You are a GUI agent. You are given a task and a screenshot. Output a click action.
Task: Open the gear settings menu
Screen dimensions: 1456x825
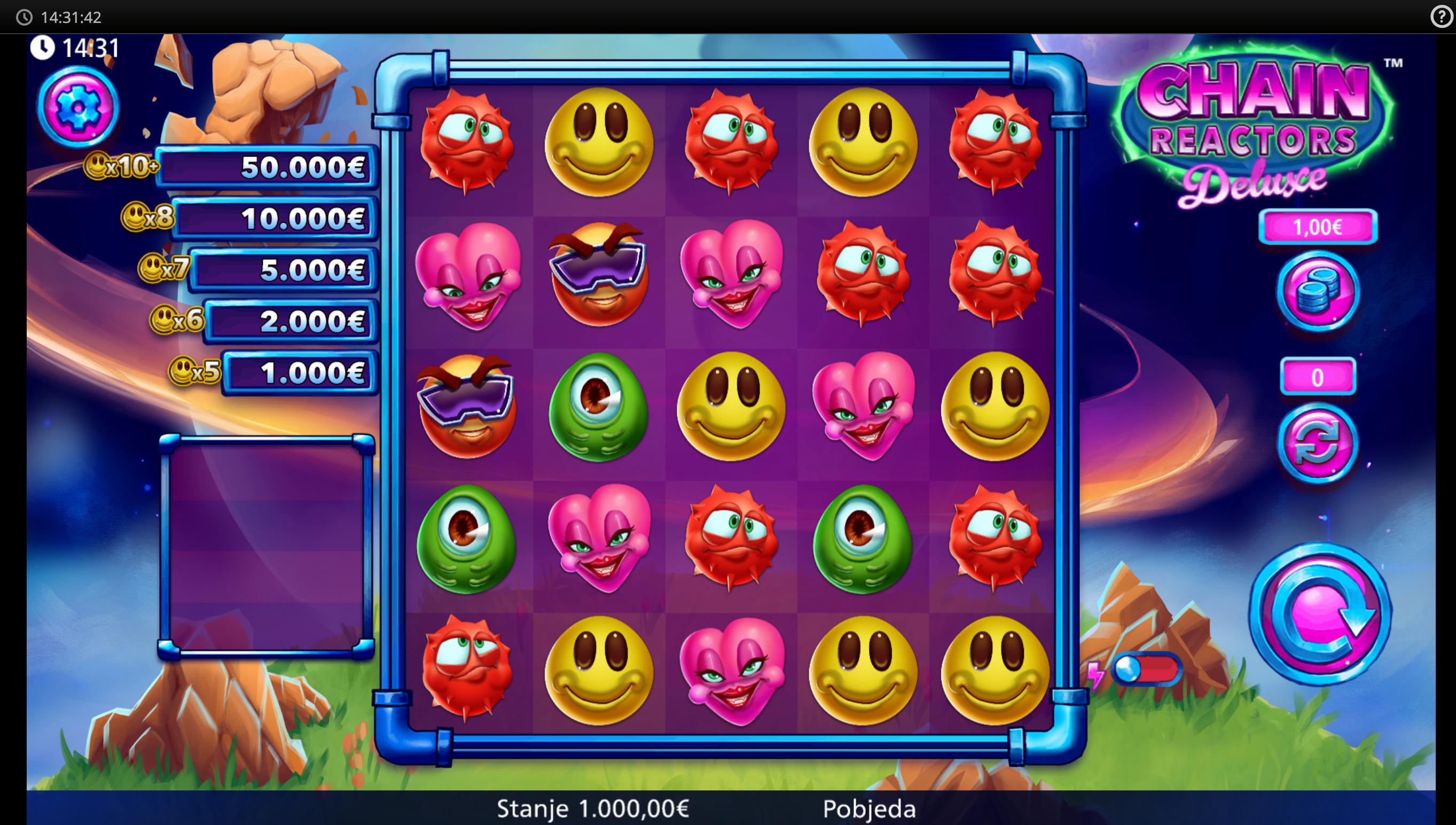pyautogui.click(x=78, y=106)
